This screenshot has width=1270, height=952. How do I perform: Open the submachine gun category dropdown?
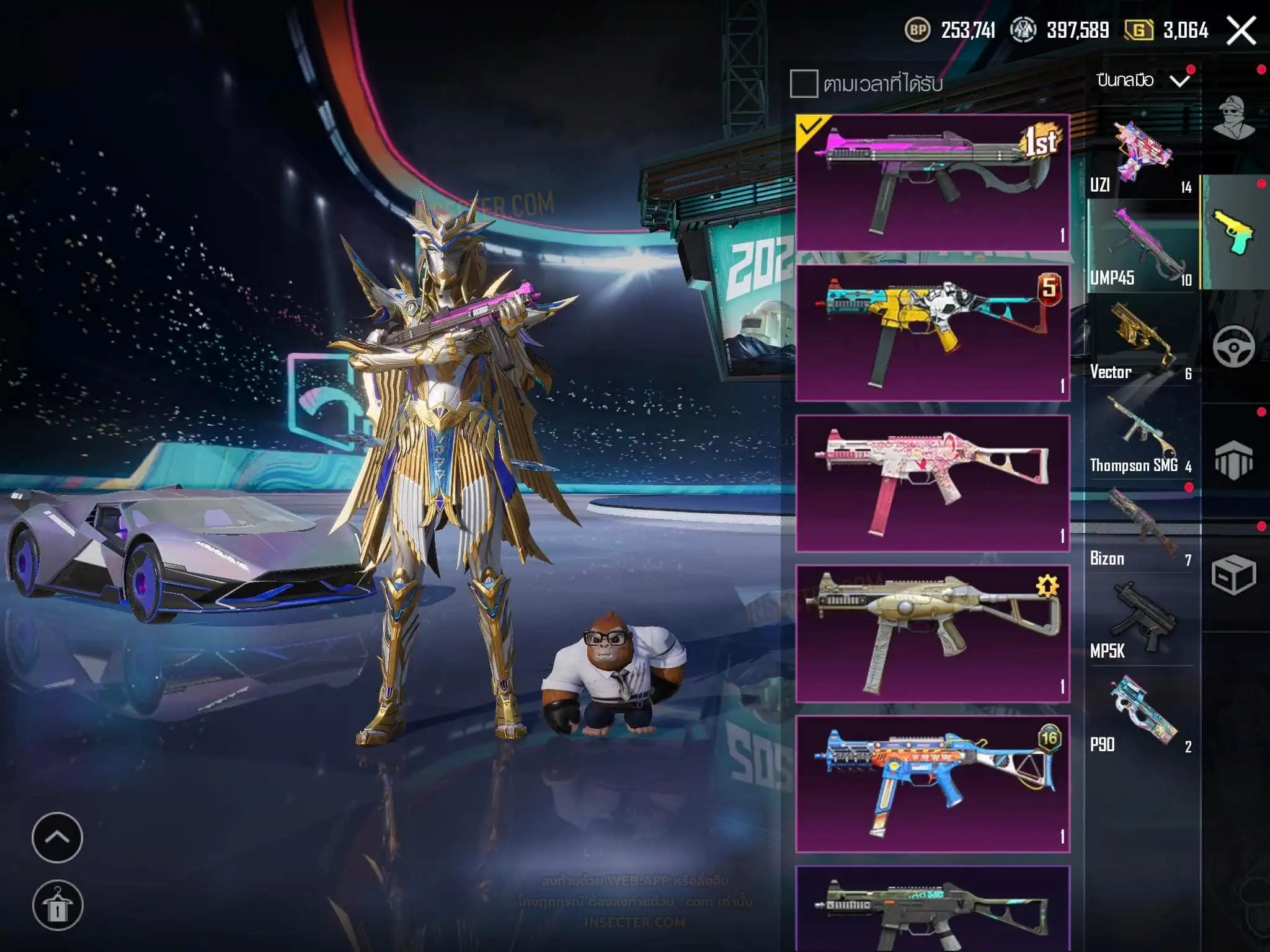1143,81
